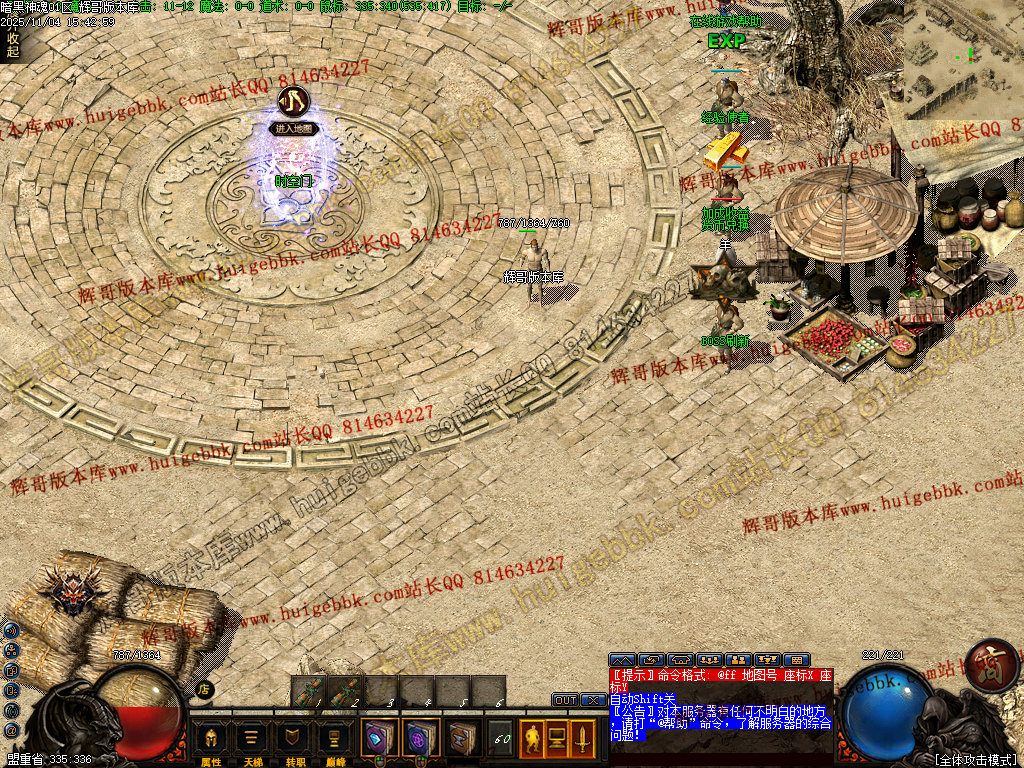Open the blue gem spellbook
Viewport: 1024px width, 768px height.
[379, 738]
